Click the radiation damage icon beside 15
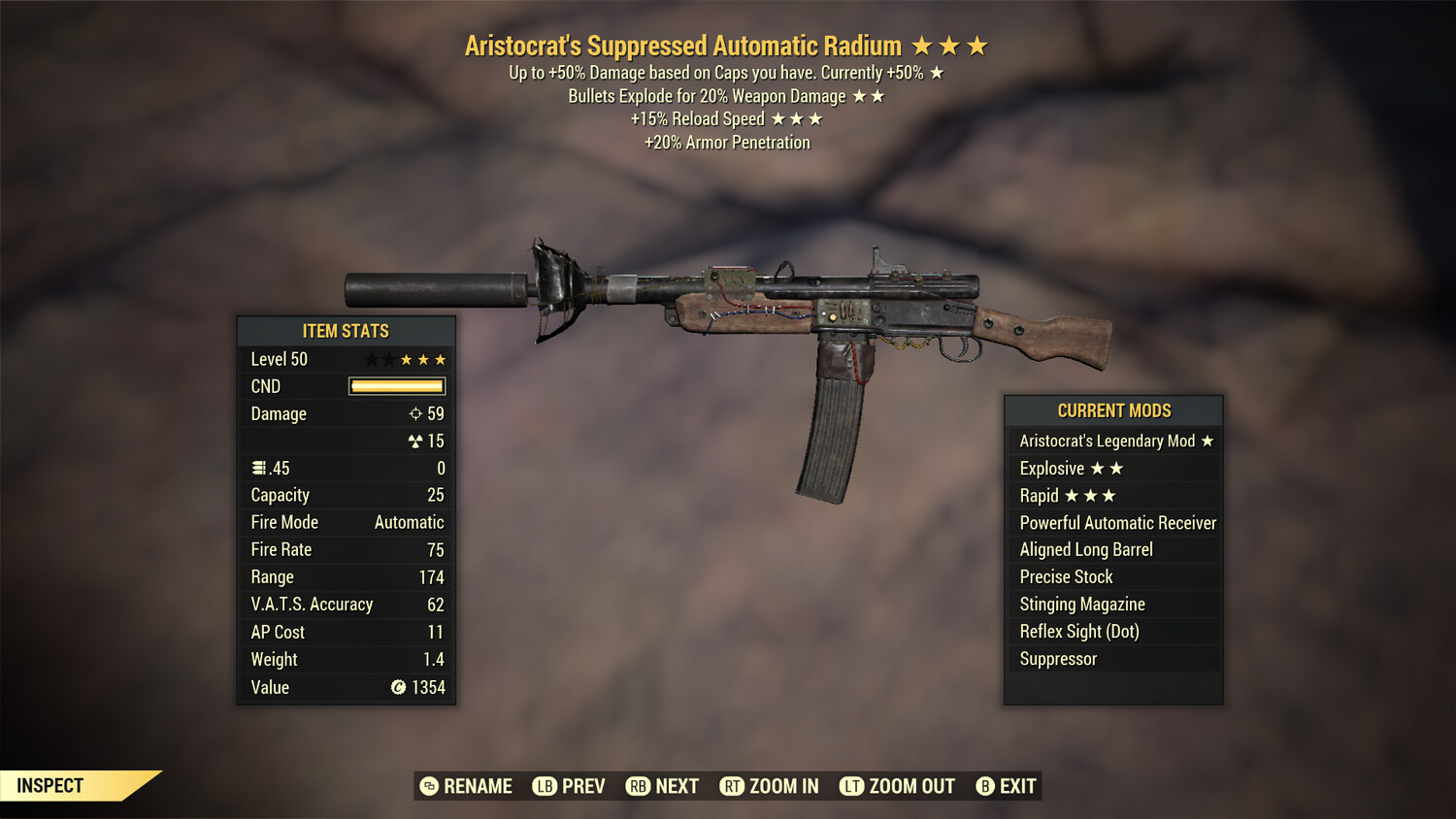 coord(416,441)
